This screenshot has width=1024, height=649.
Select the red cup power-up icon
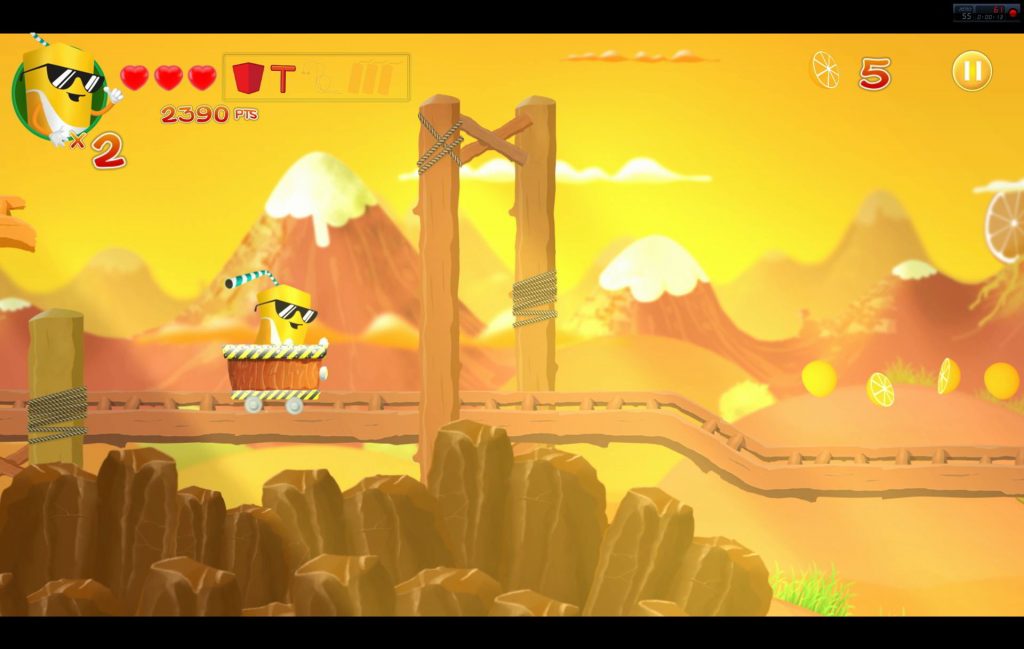pyautogui.click(x=248, y=78)
